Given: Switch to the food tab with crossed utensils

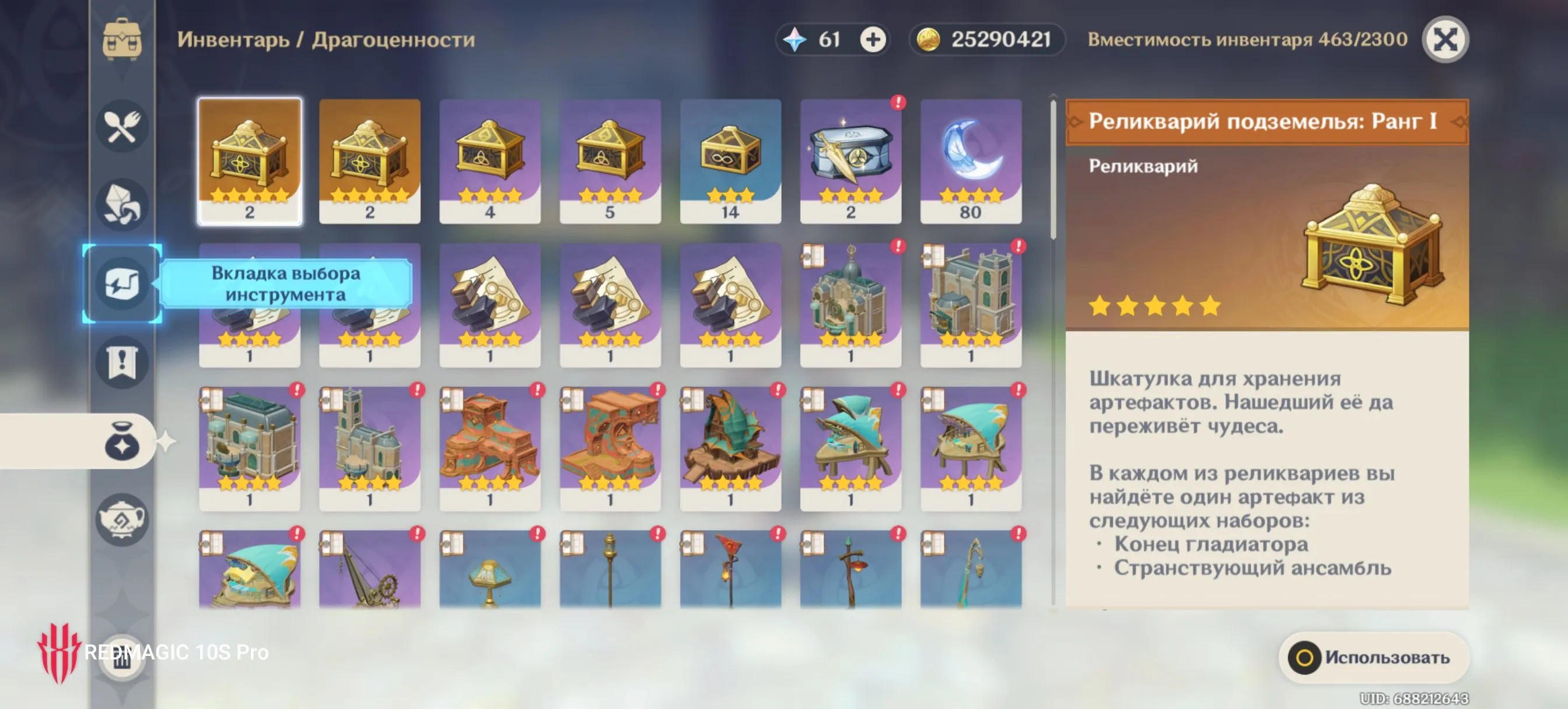Looking at the screenshot, I should pos(122,127).
